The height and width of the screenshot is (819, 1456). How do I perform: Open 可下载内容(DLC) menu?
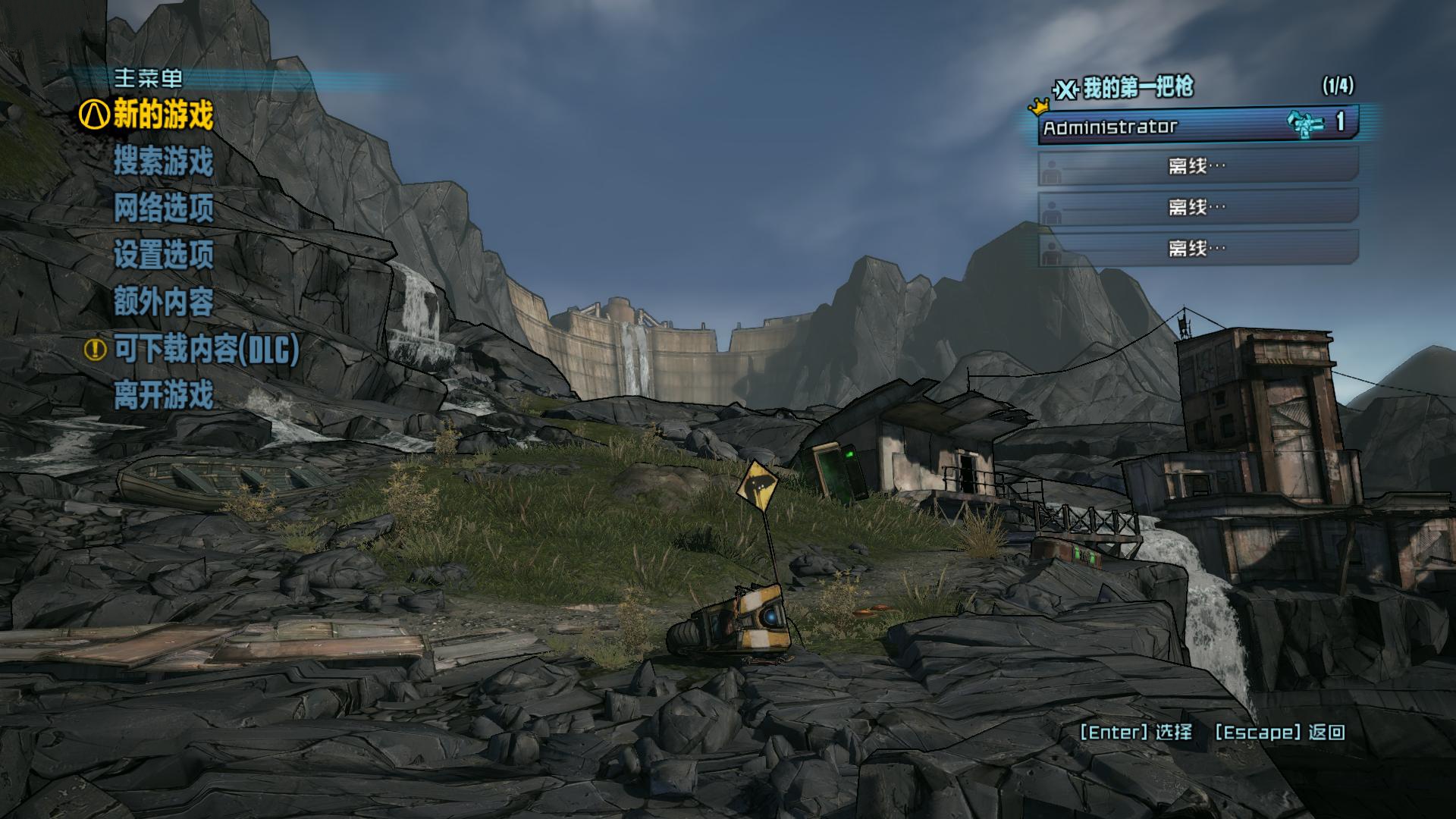(x=206, y=349)
